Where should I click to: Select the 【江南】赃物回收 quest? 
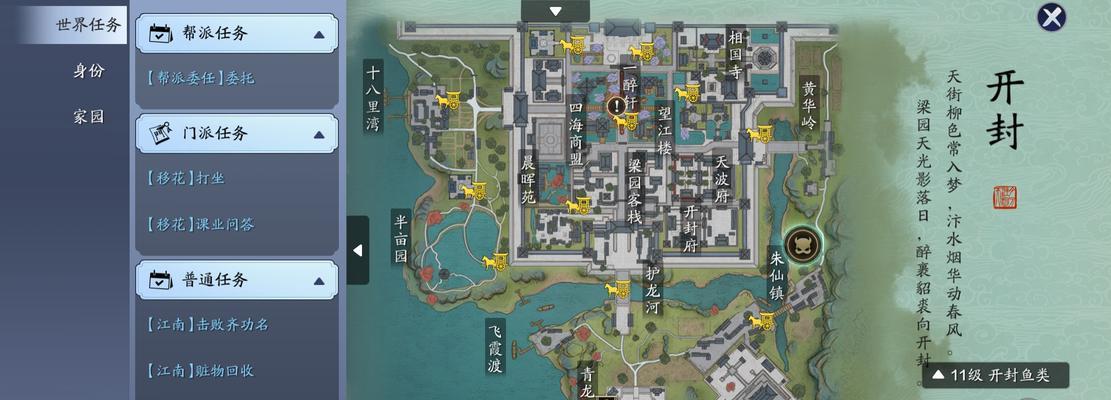pyautogui.click(x=200, y=370)
